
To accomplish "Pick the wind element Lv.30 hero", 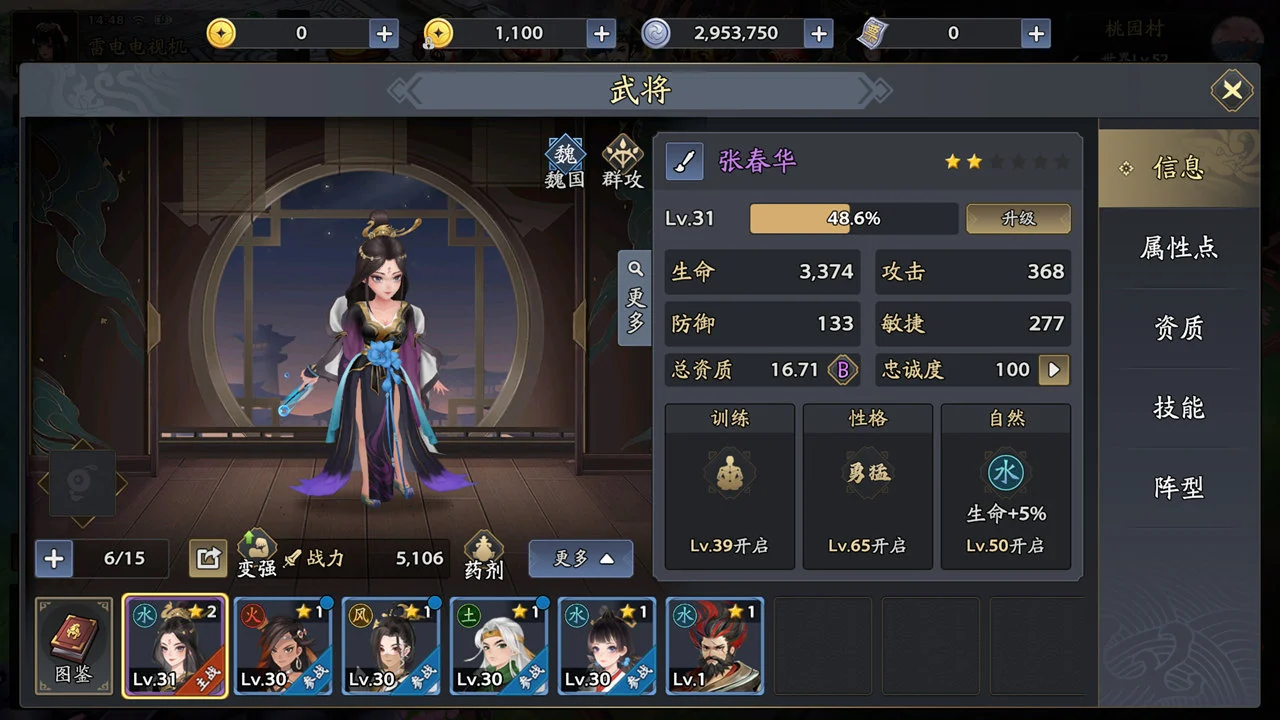I will (x=391, y=646).
